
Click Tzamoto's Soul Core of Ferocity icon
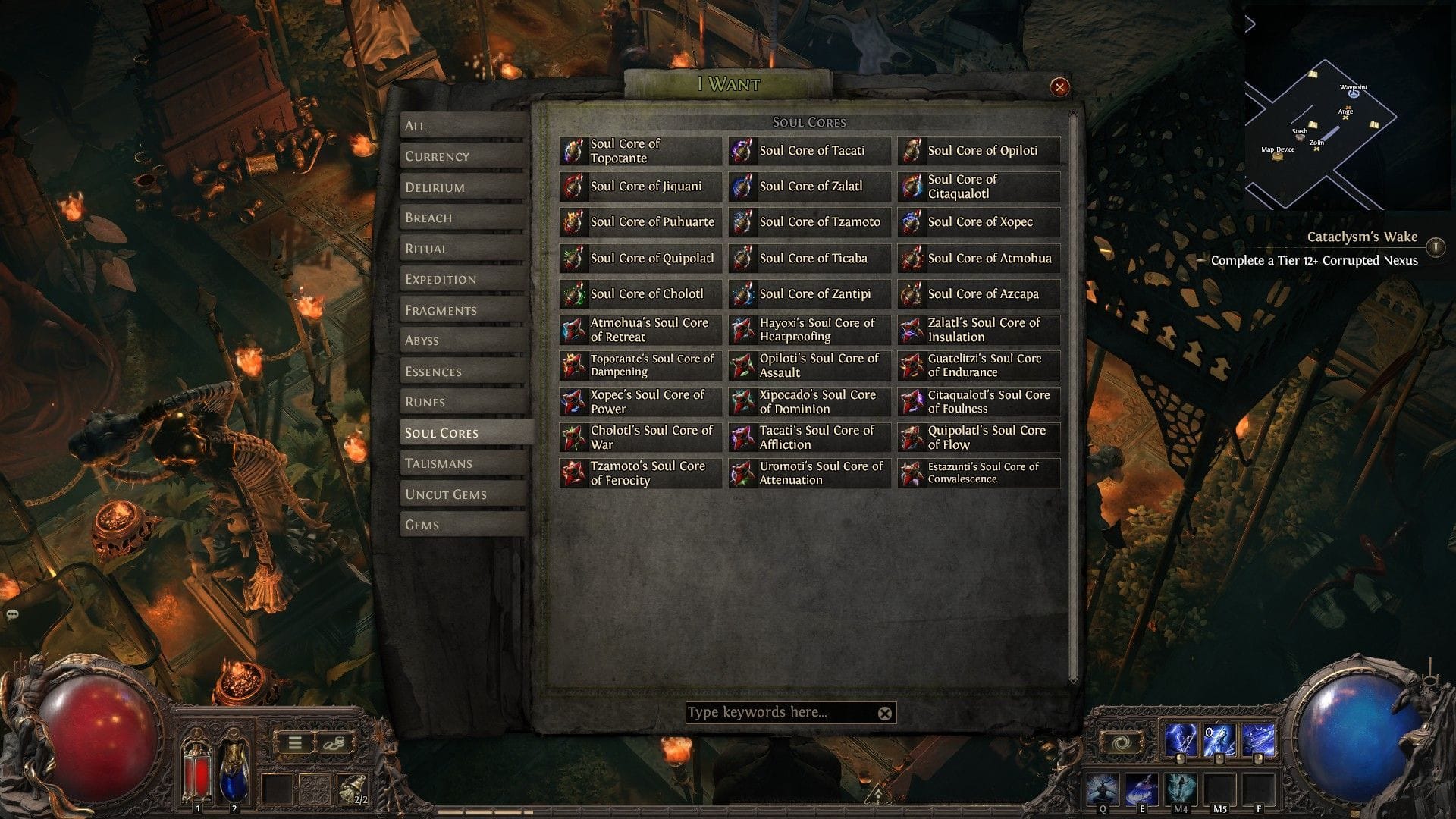pyautogui.click(x=574, y=473)
